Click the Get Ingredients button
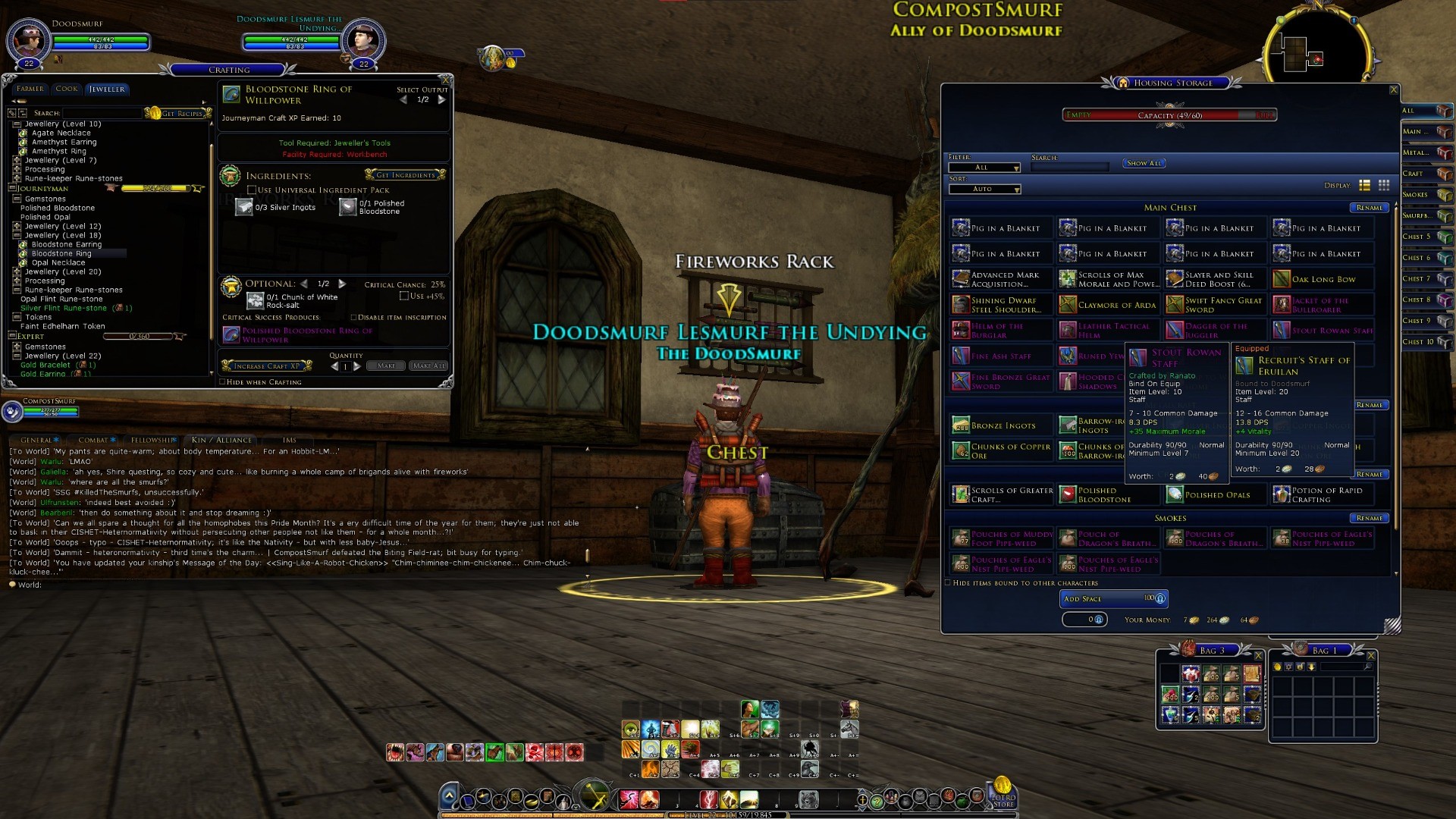Image resolution: width=1456 pixels, height=819 pixels. [x=406, y=175]
